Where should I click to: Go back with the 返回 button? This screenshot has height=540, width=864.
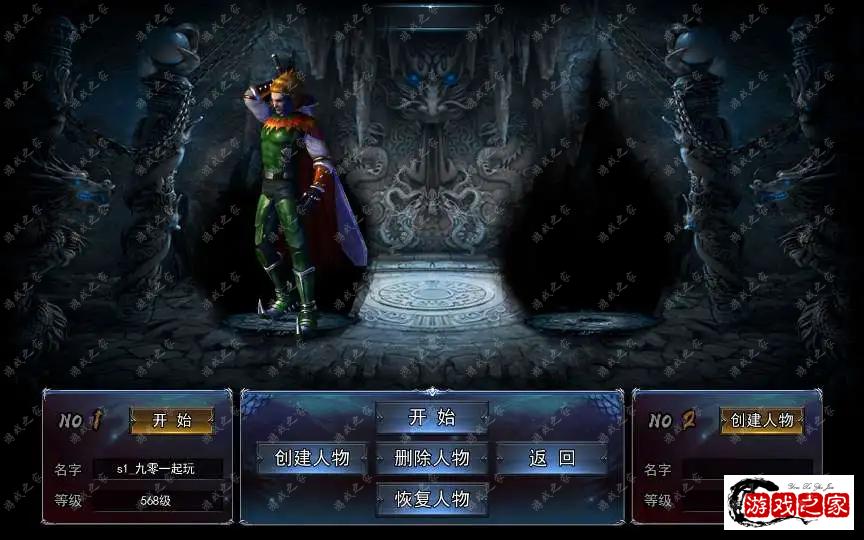click(x=552, y=458)
